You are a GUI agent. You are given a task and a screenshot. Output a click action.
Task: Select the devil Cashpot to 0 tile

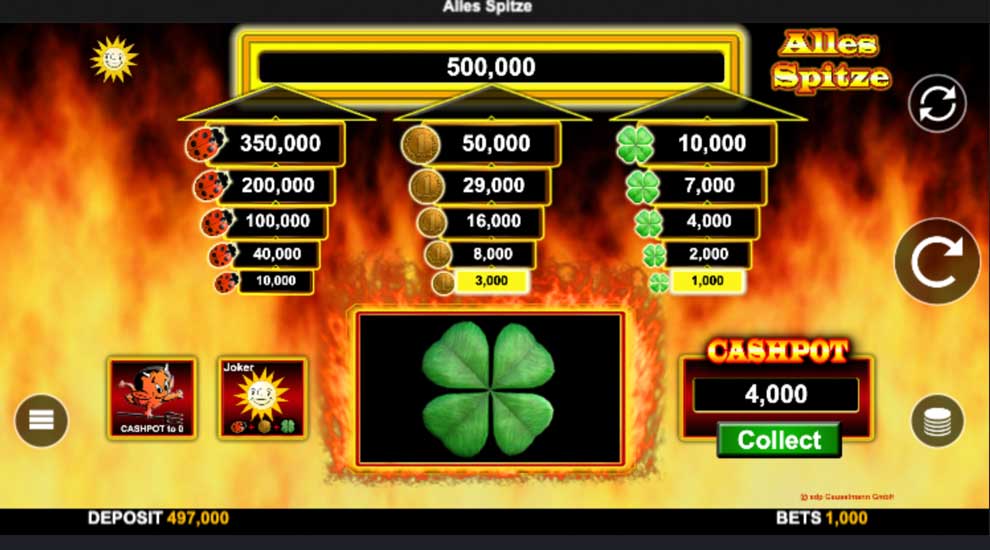(152, 398)
